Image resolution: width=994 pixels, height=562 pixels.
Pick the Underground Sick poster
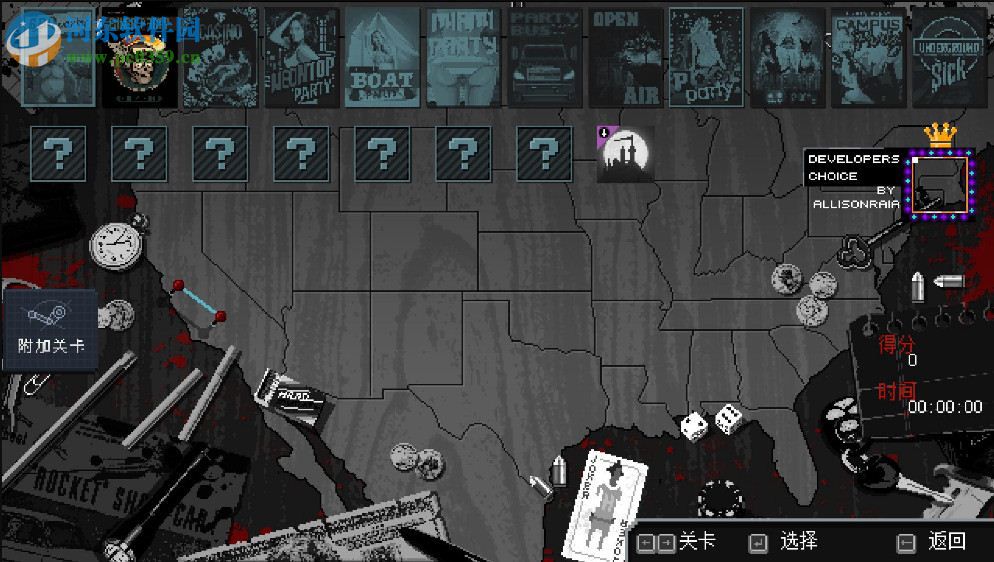(949, 57)
